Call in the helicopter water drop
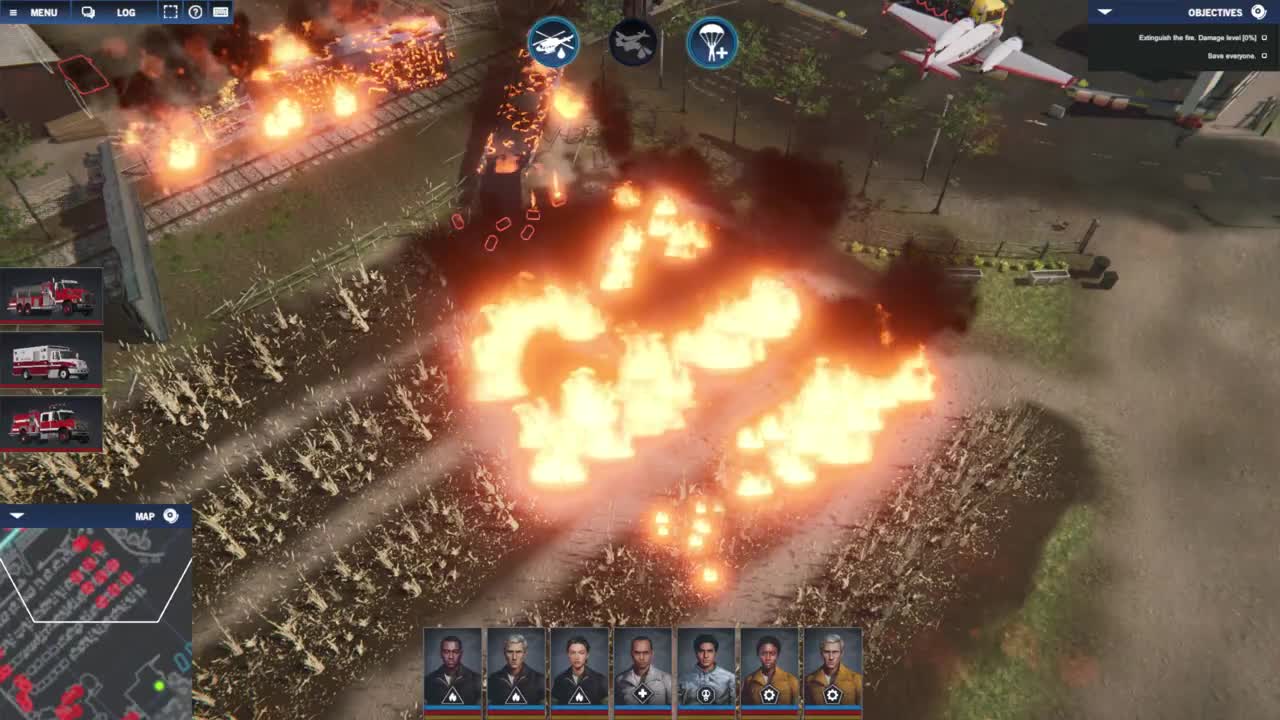This screenshot has width=1280, height=720. tap(553, 43)
